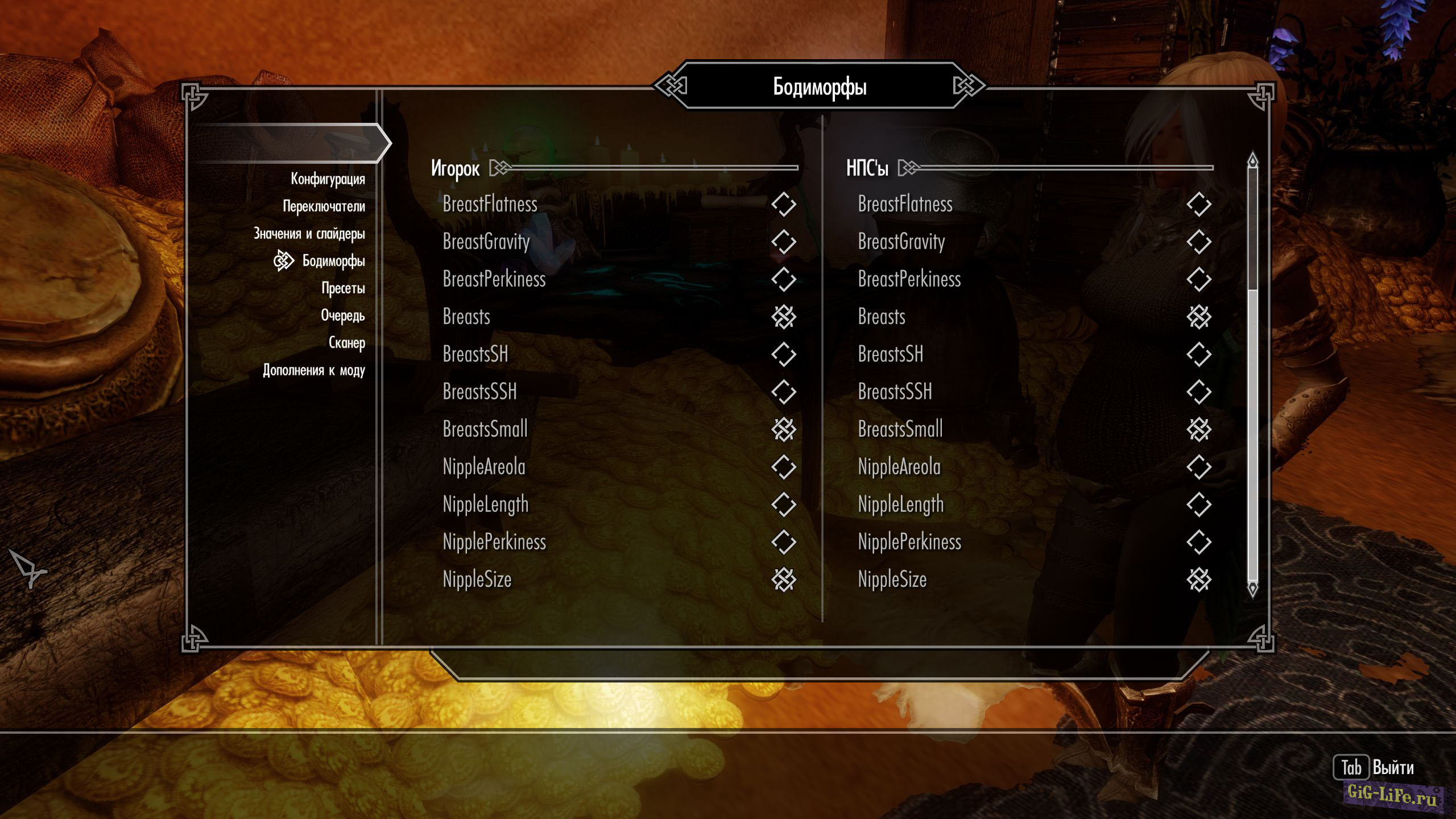Toggle player BreastsSmall morph off

point(783,429)
